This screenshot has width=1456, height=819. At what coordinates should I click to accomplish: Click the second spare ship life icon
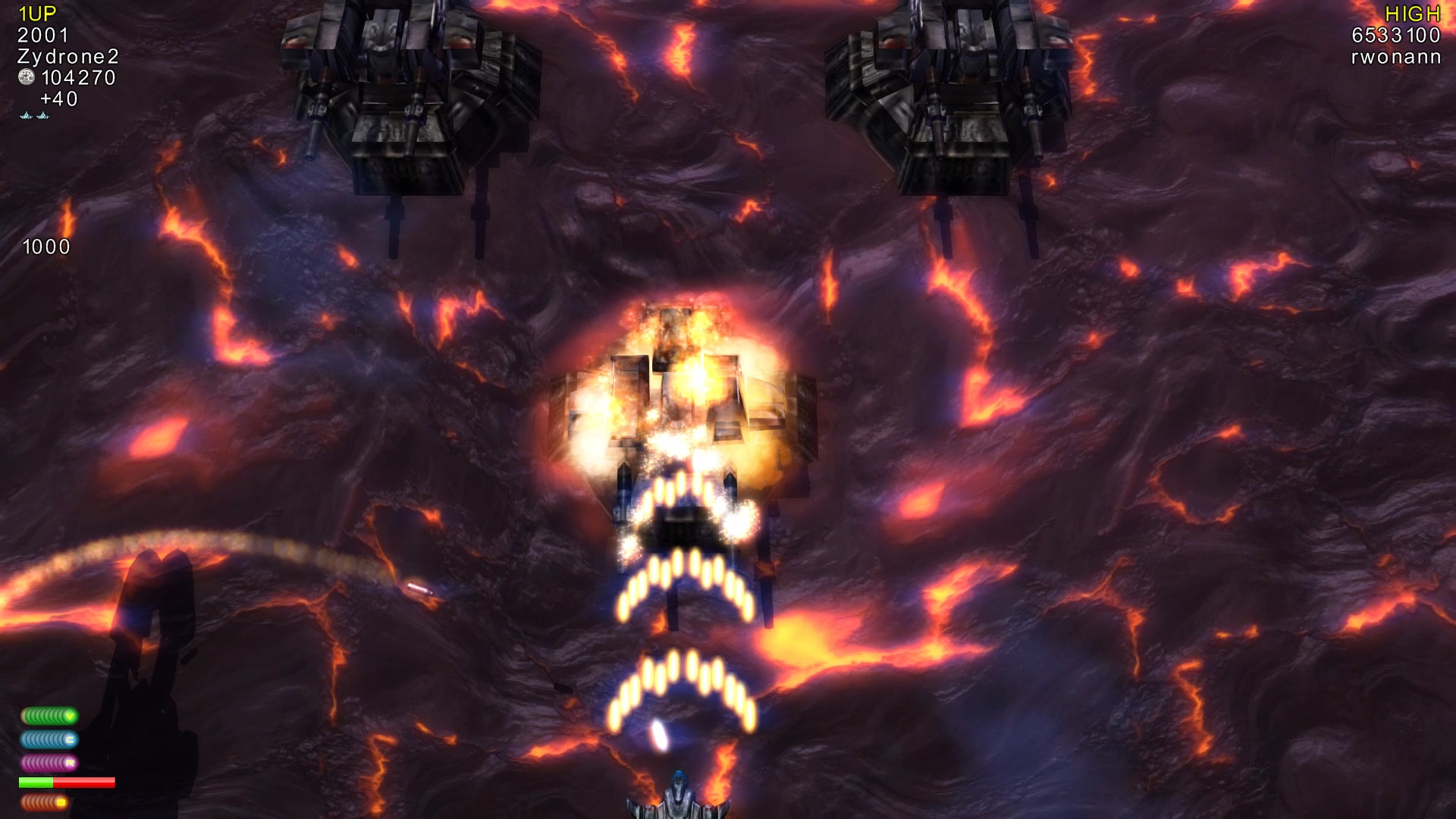pos(43,115)
